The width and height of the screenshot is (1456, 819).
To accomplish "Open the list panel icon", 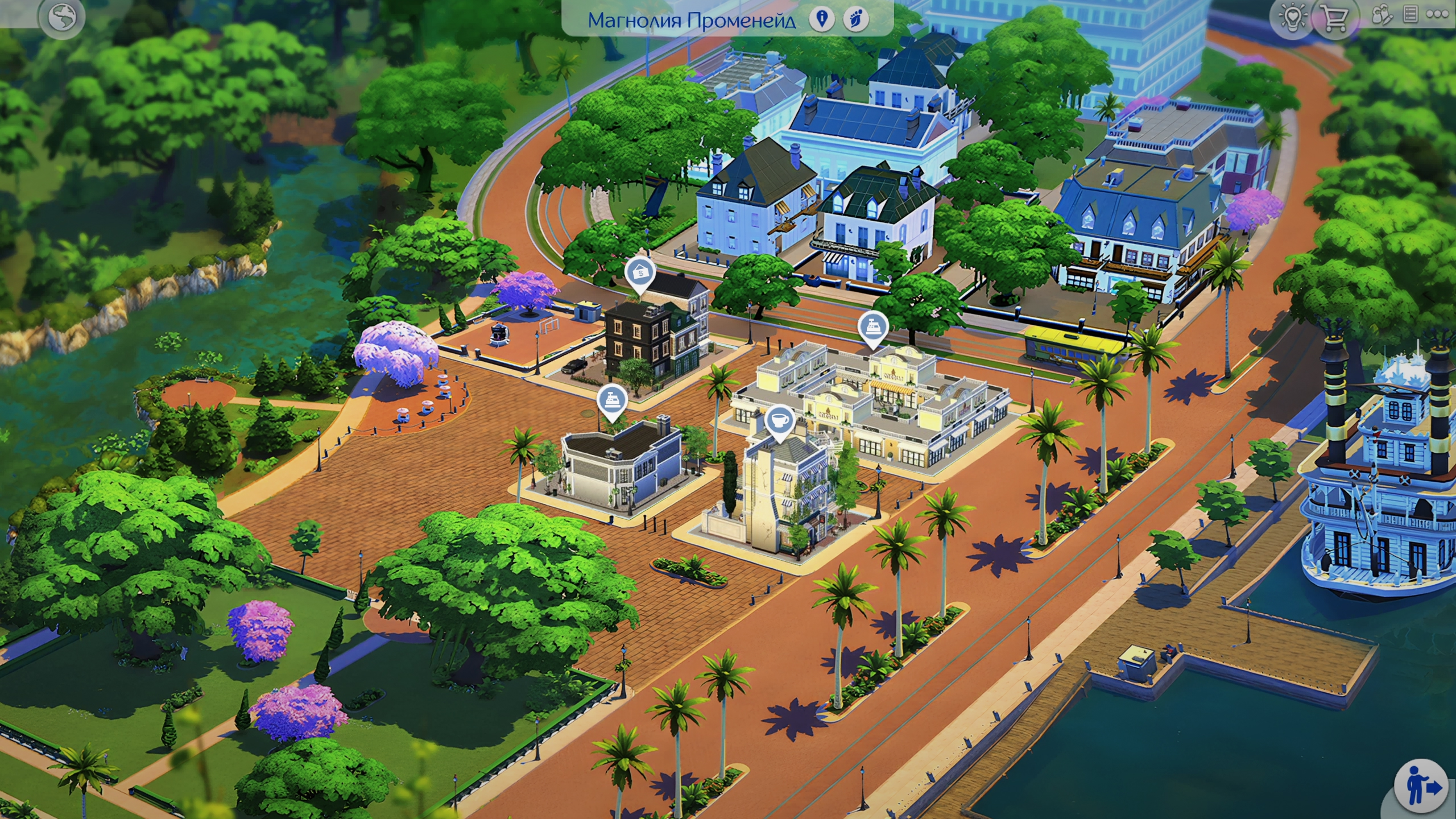I will [1410, 15].
